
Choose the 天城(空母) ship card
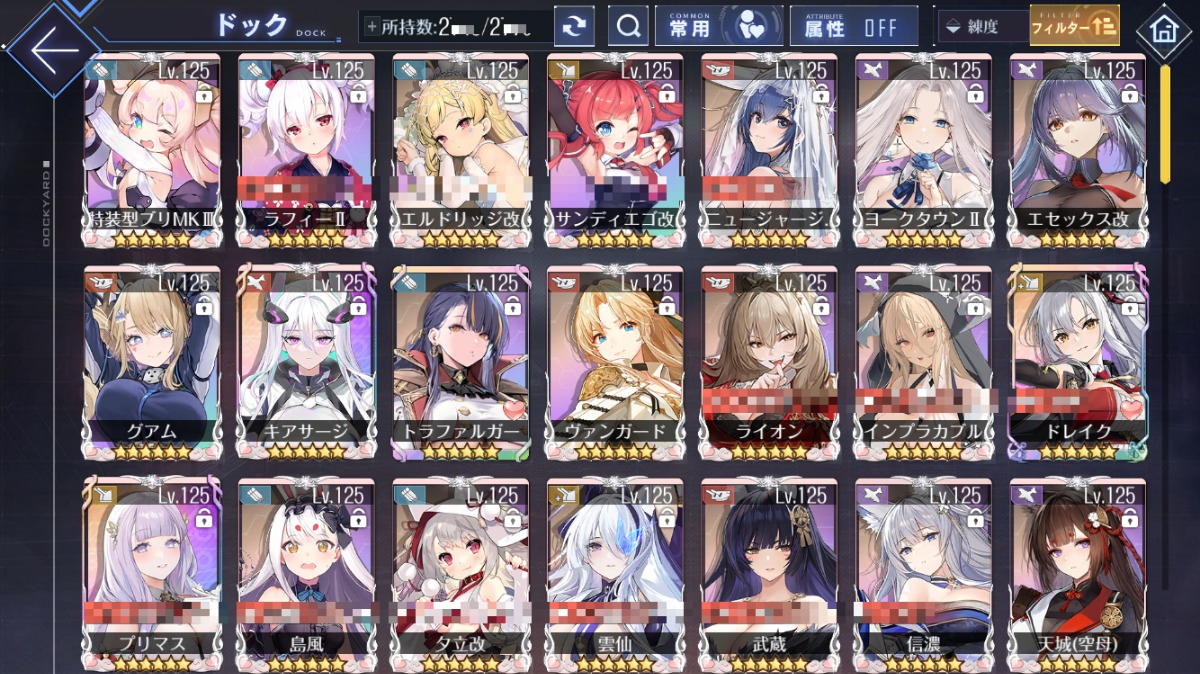point(1077,573)
